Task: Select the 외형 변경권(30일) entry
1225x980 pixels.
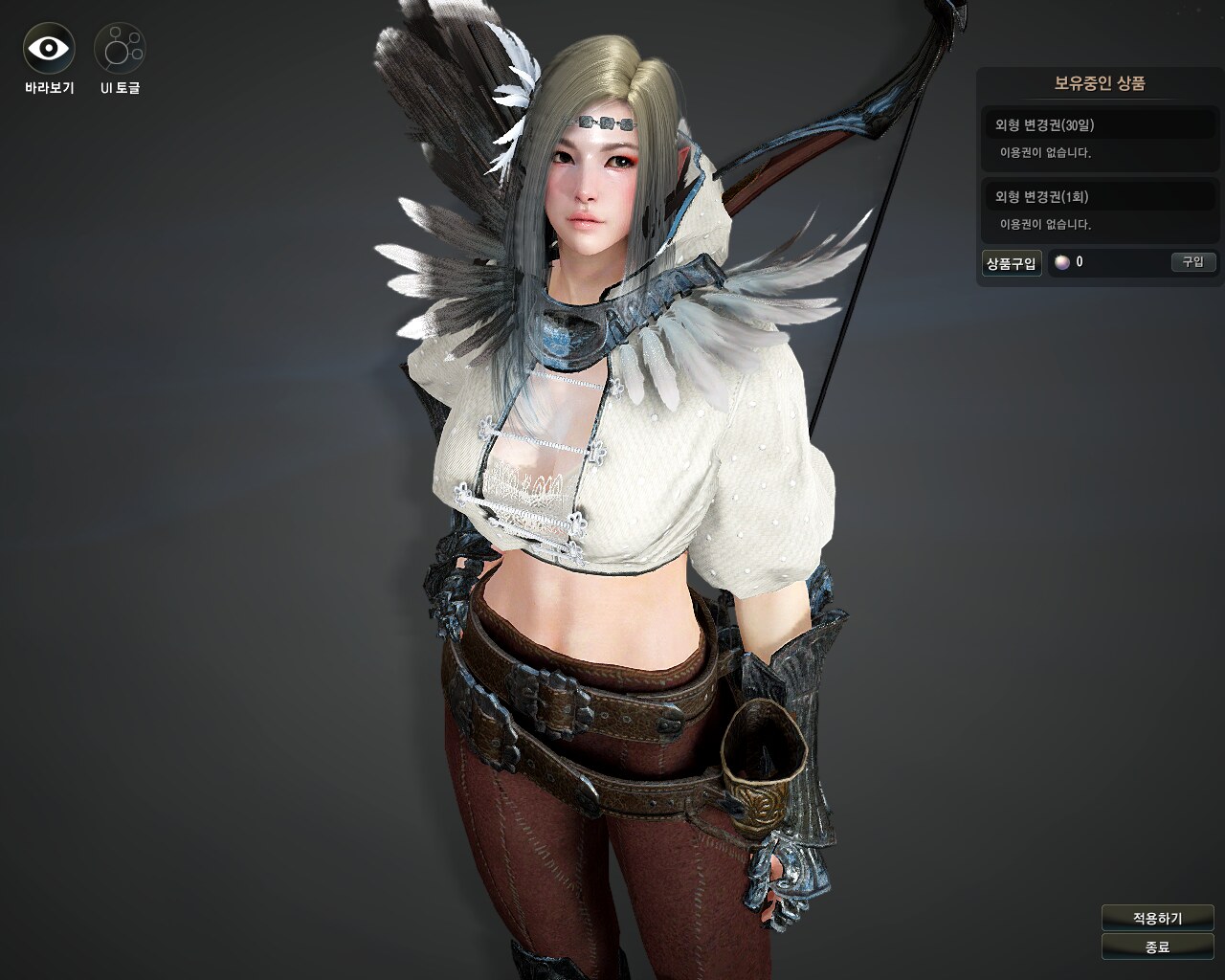Action: click(1100, 125)
